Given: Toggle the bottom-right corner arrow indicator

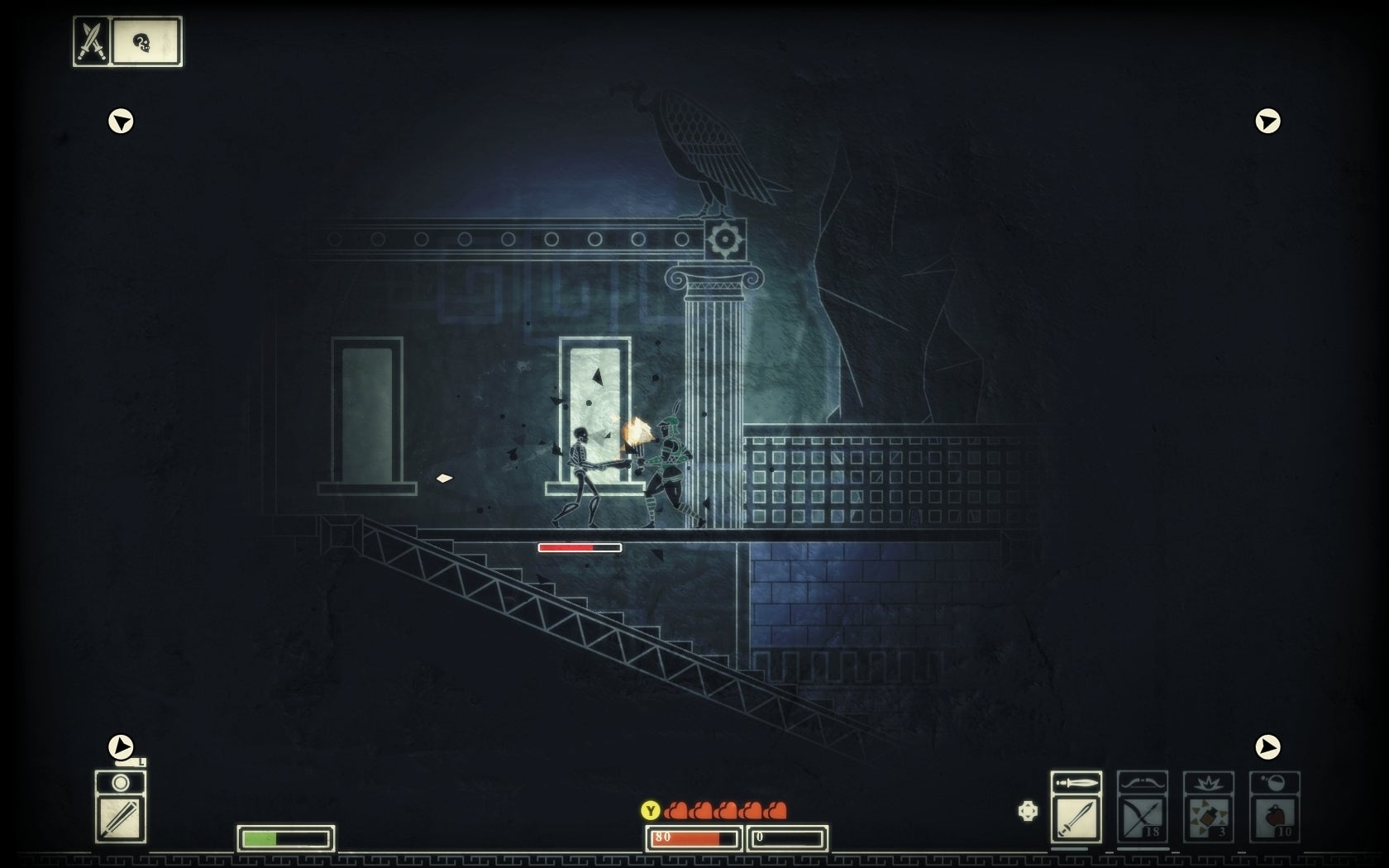Looking at the screenshot, I should coord(1267,746).
